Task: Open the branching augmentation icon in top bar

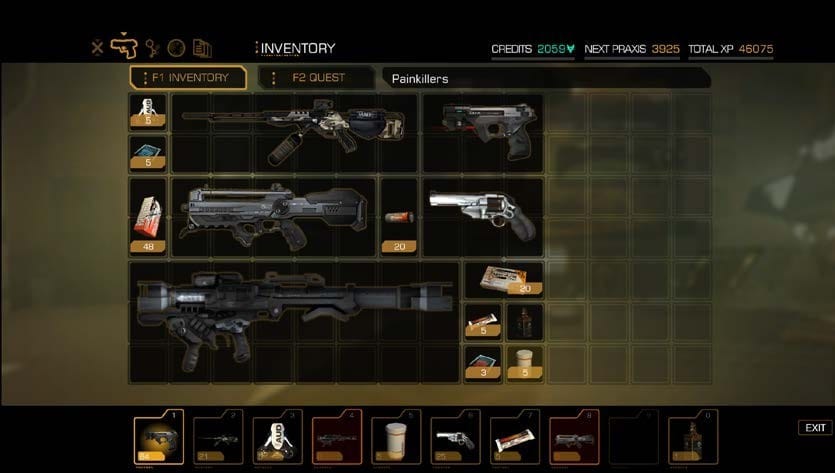Action: 152,47
